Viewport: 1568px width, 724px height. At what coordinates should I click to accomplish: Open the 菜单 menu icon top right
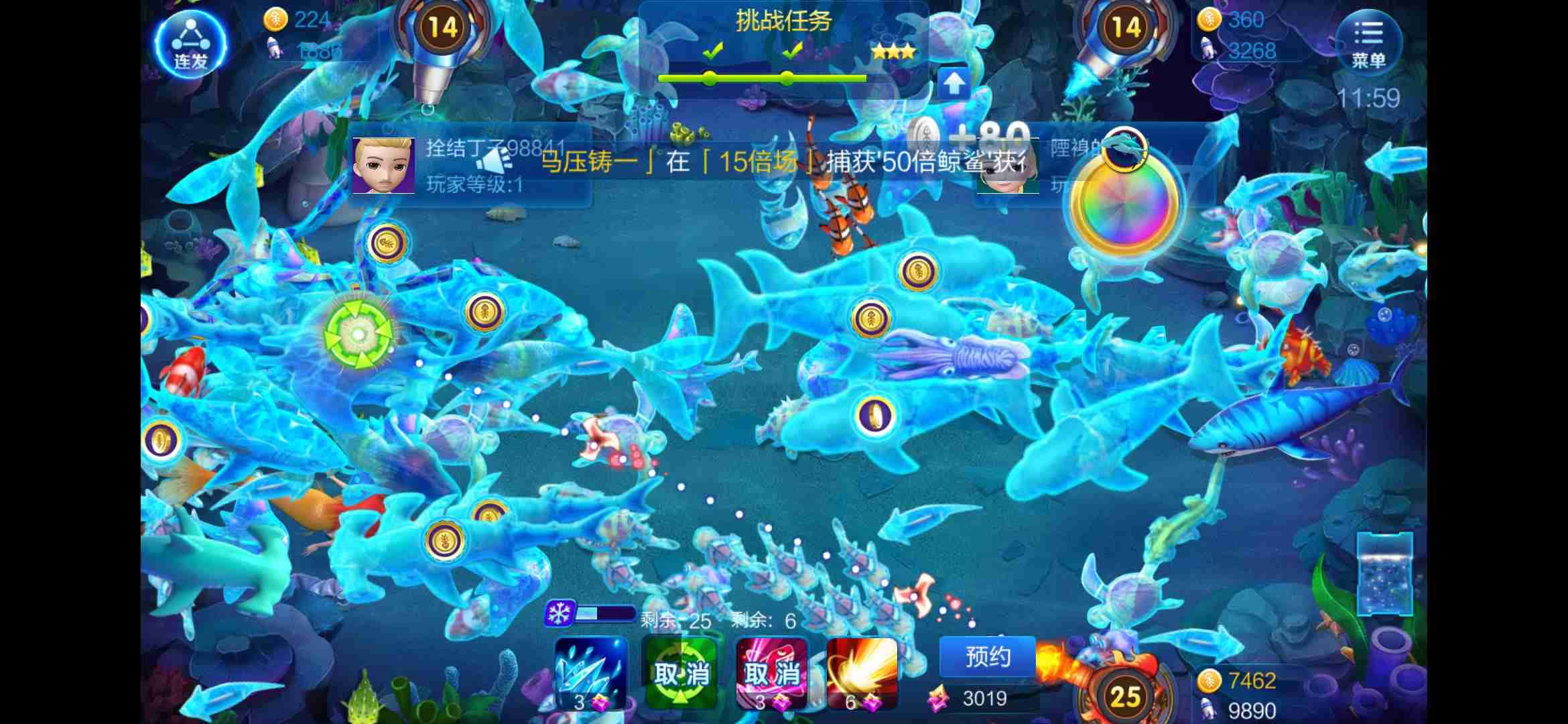1368,42
